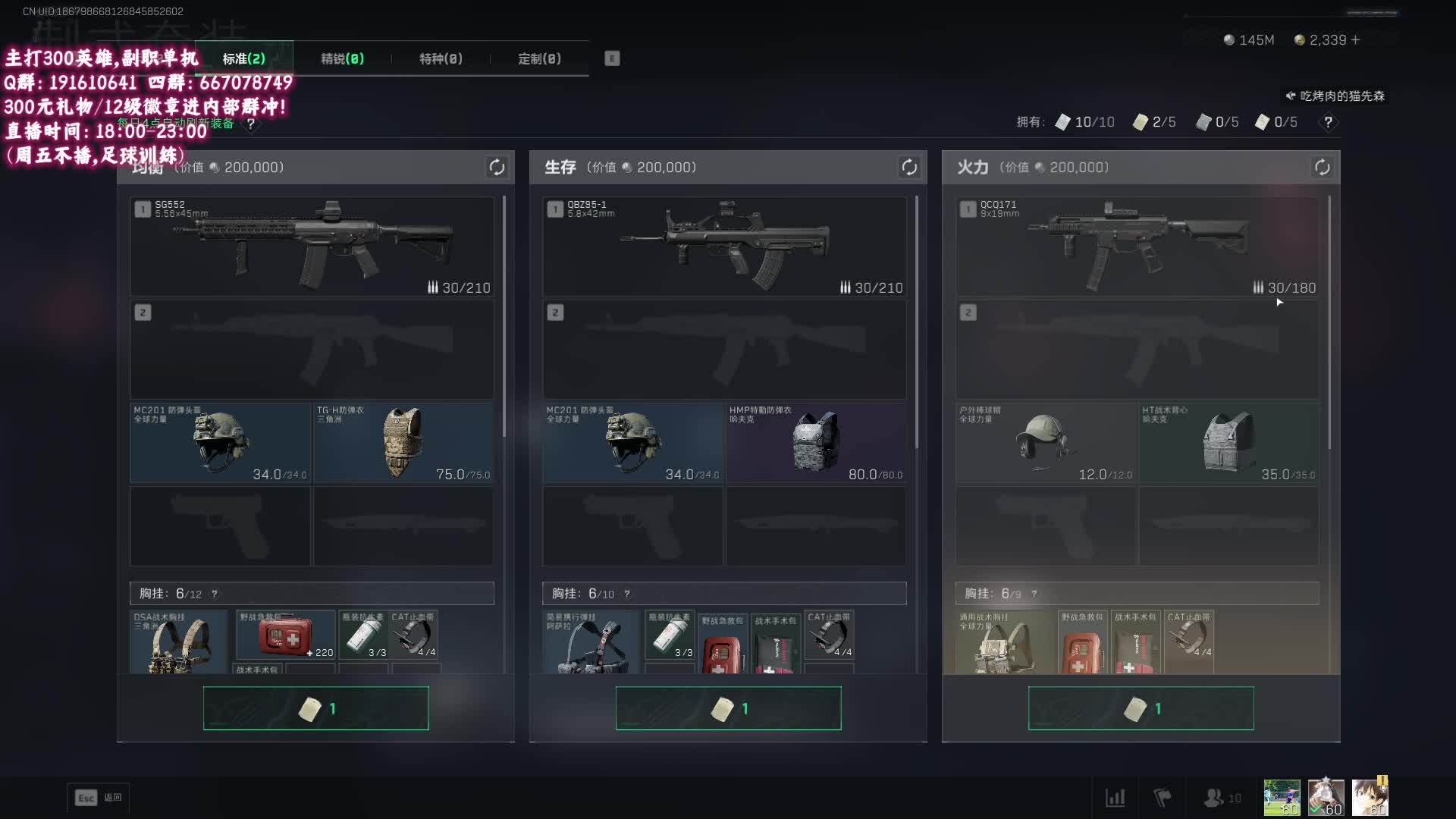Choose the QBZ95-1 rifle slot
This screenshot has height=819, width=1456.
point(724,246)
